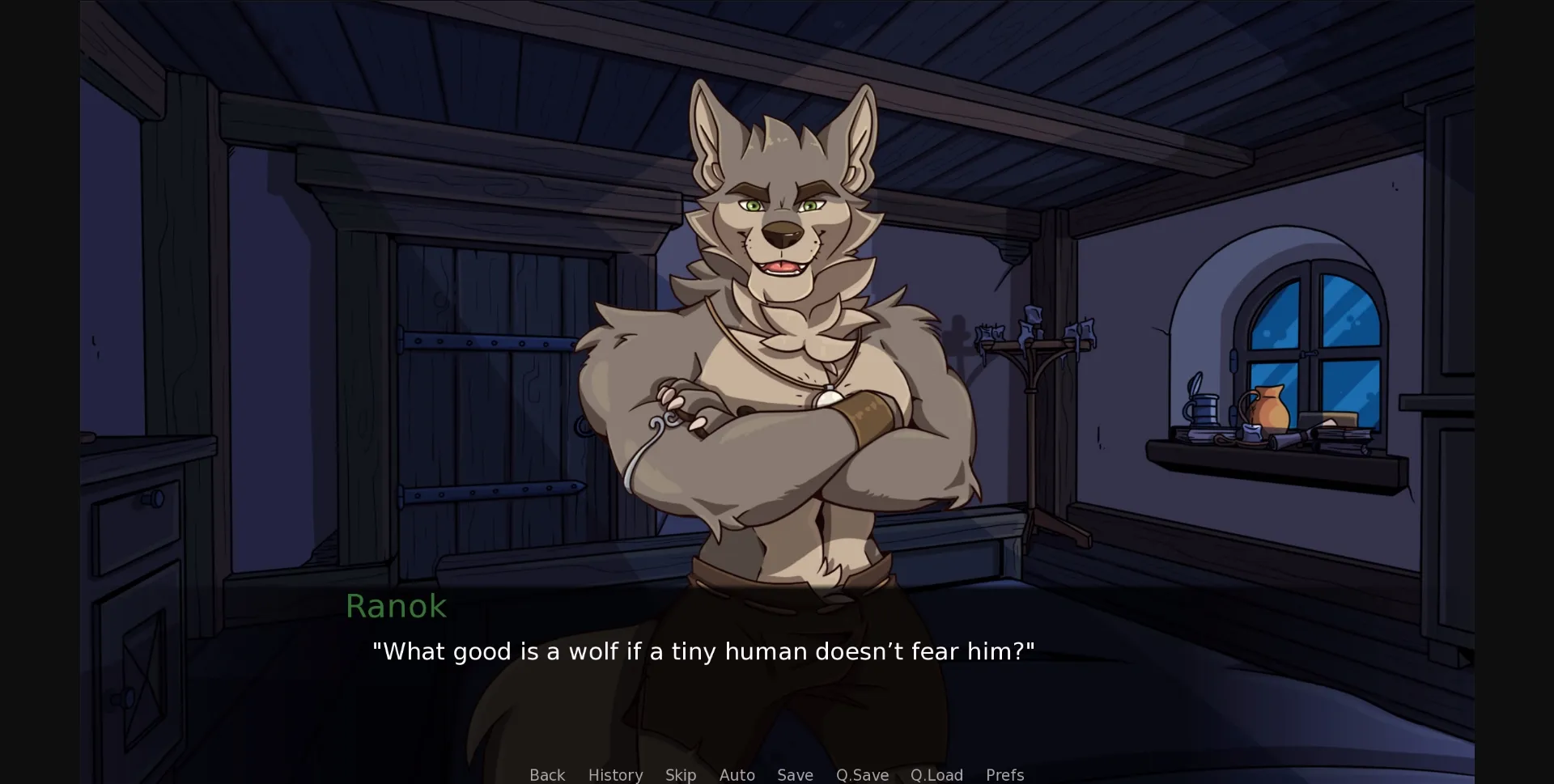The height and width of the screenshot is (784, 1554).
Task: Load the quick save with Q.Load
Action: 936,775
